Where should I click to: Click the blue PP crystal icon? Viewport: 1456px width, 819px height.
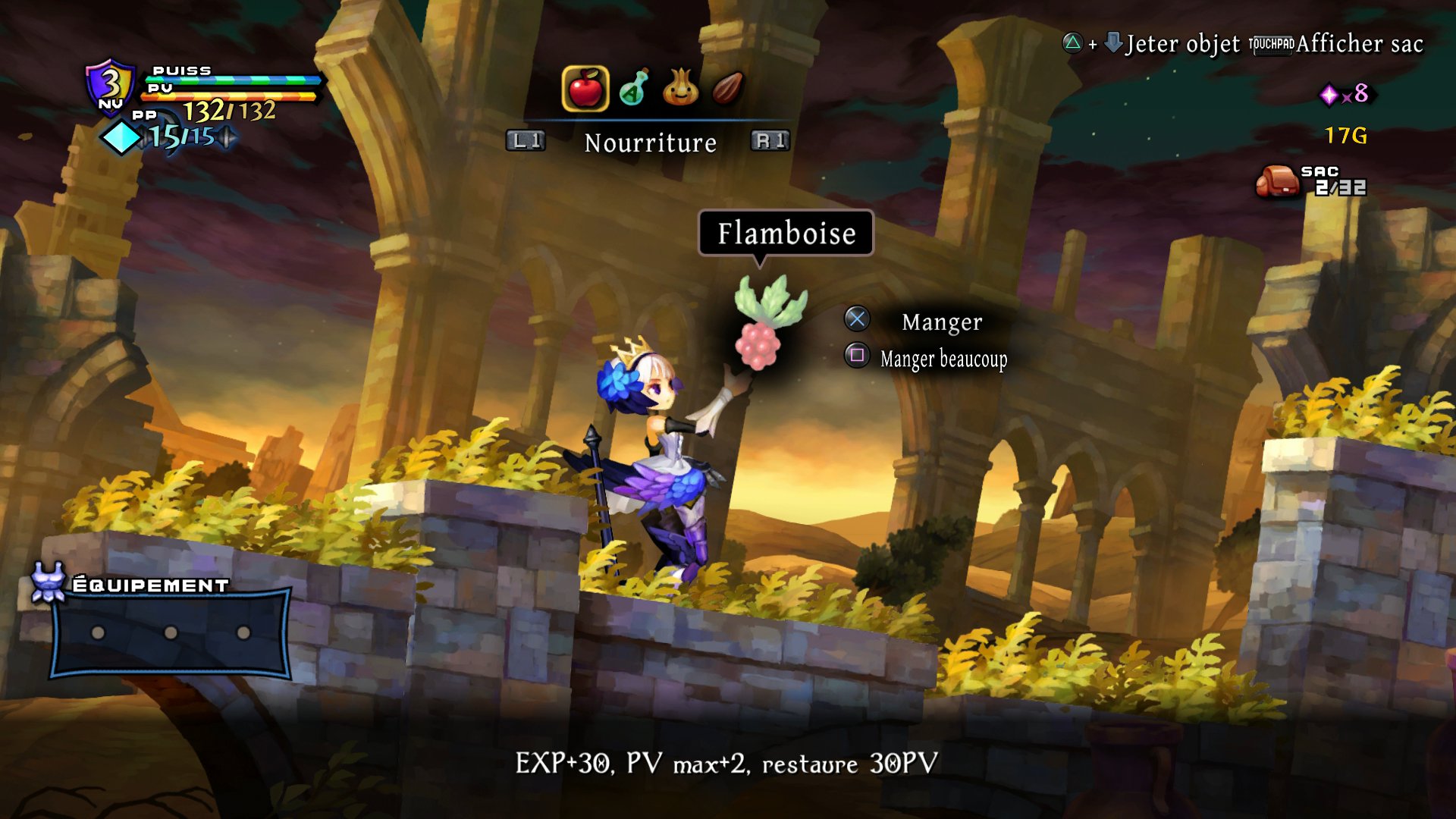pos(123,137)
